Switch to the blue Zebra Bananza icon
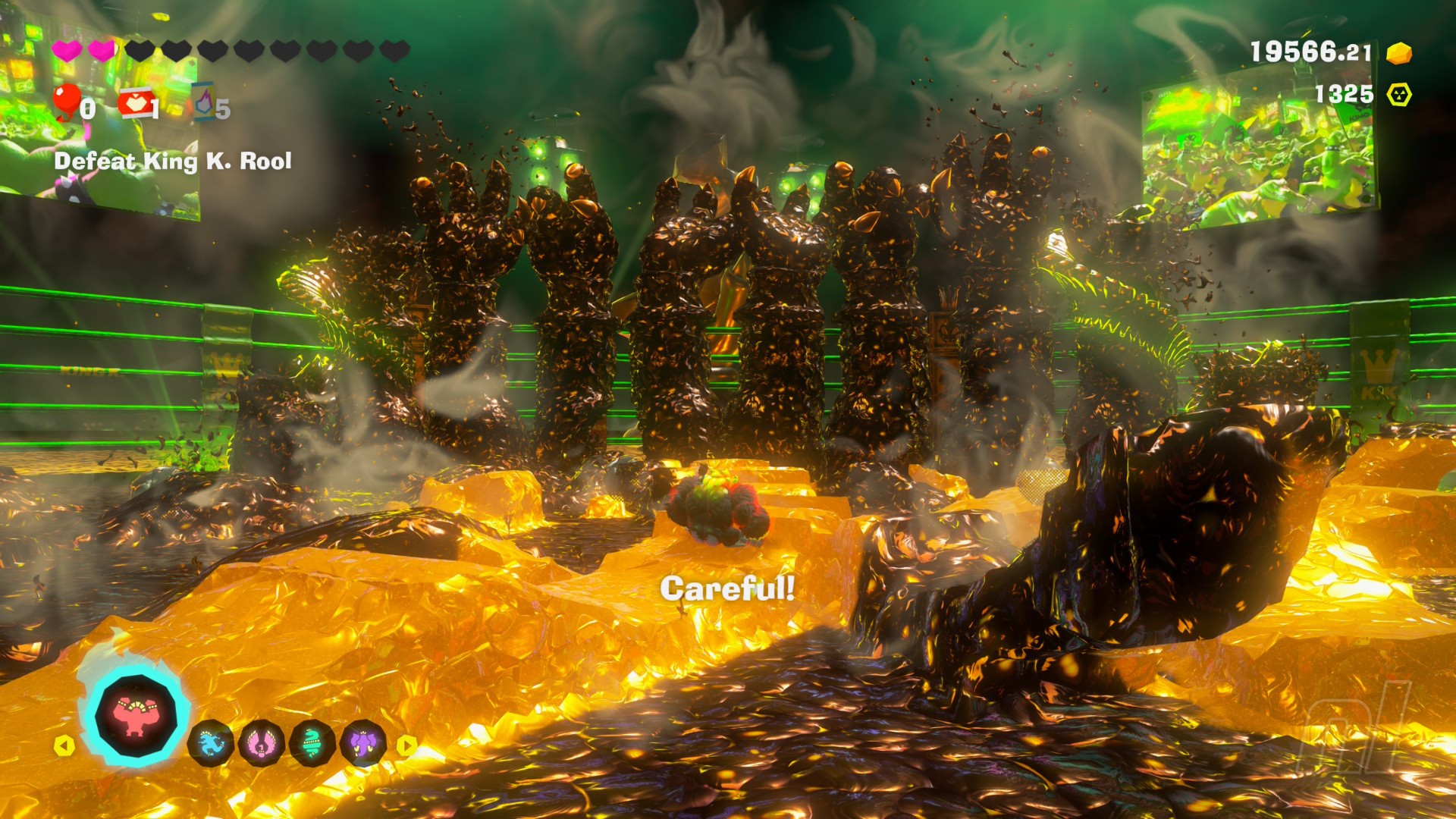The height and width of the screenshot is (819, 1456). pyautogui.click(x=210, y=743)
